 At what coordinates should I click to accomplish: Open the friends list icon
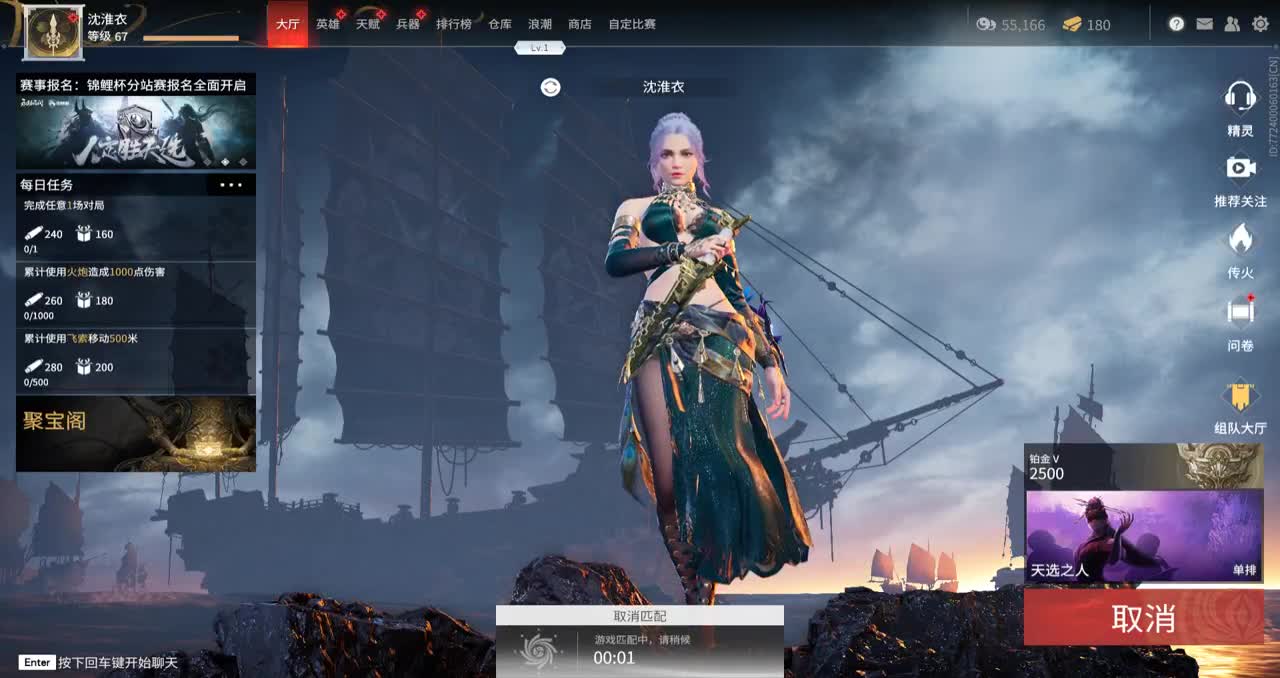(x=1232, y=24)
